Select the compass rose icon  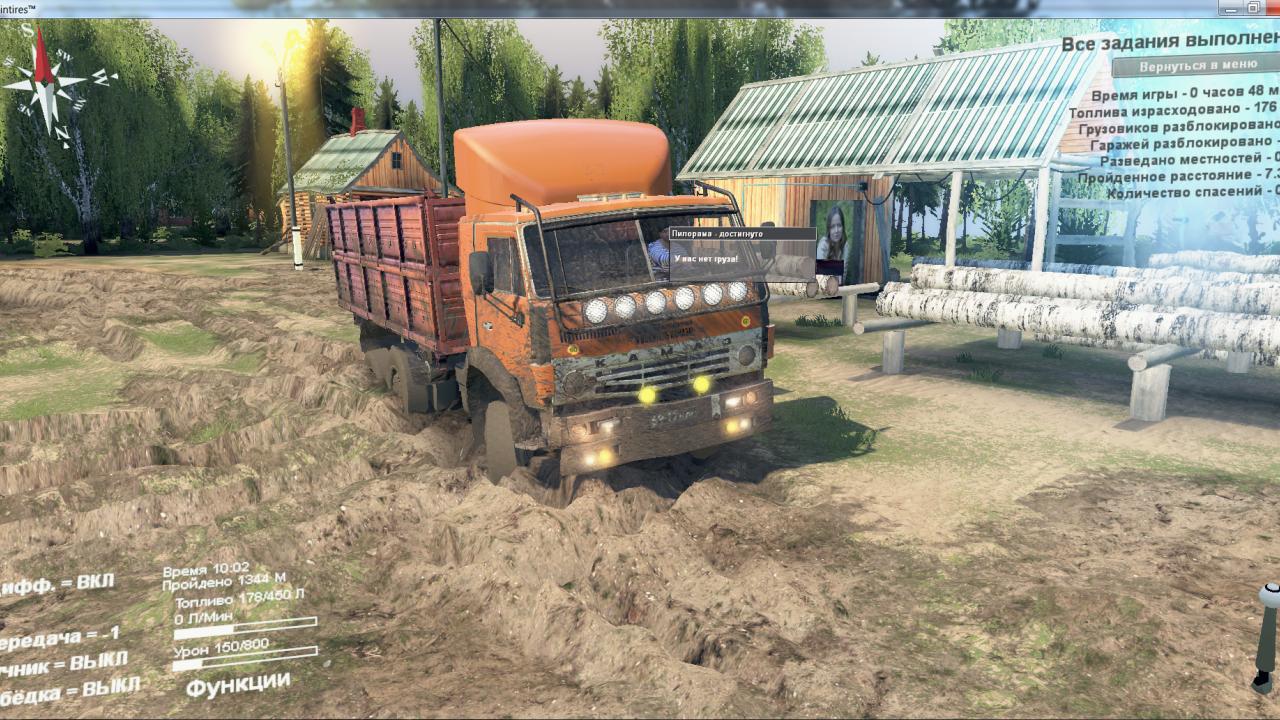click(45, 85)
